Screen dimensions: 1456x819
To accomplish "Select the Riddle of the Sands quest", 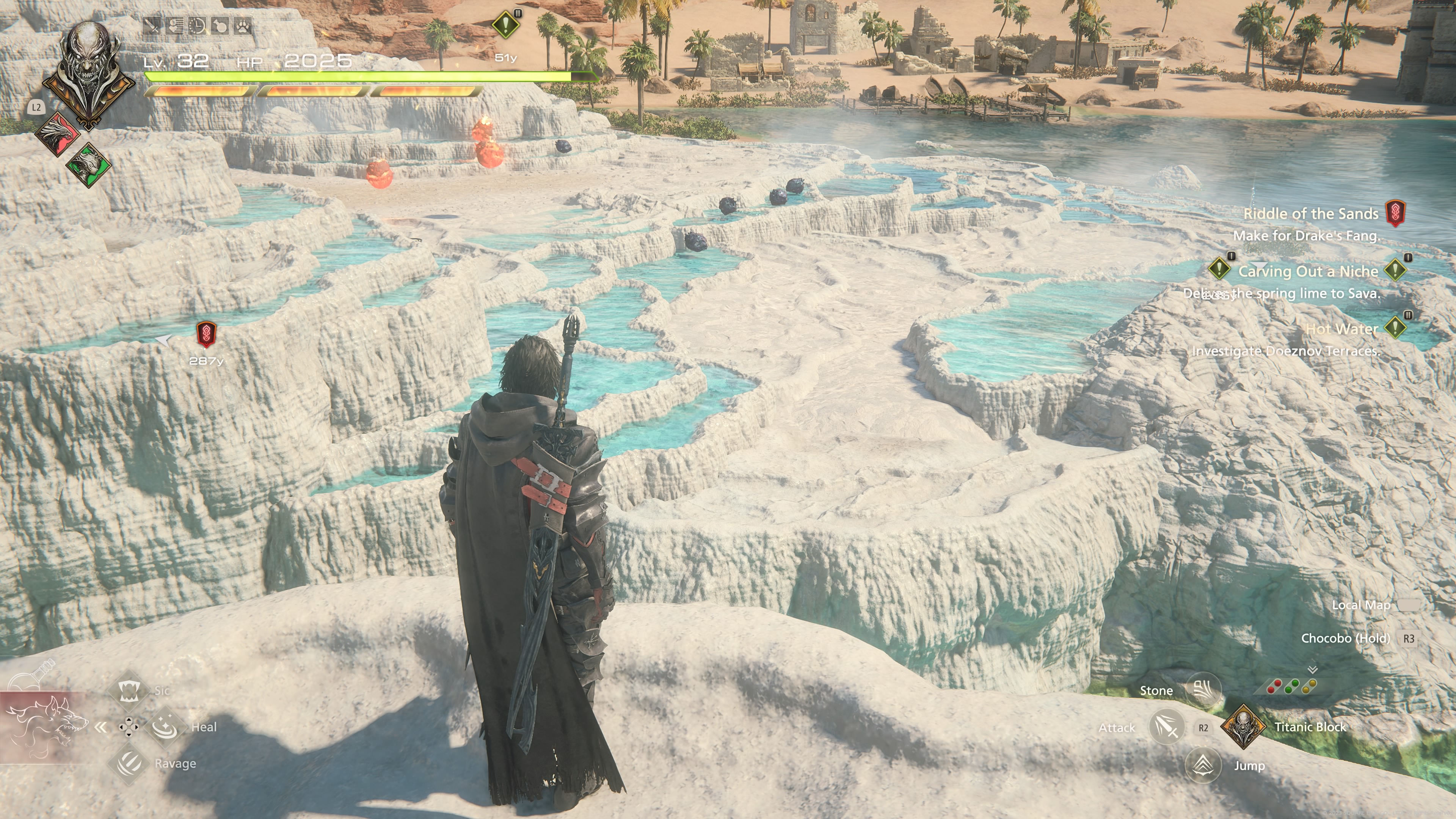I will pyautogui.click(x=1310, y=213).
